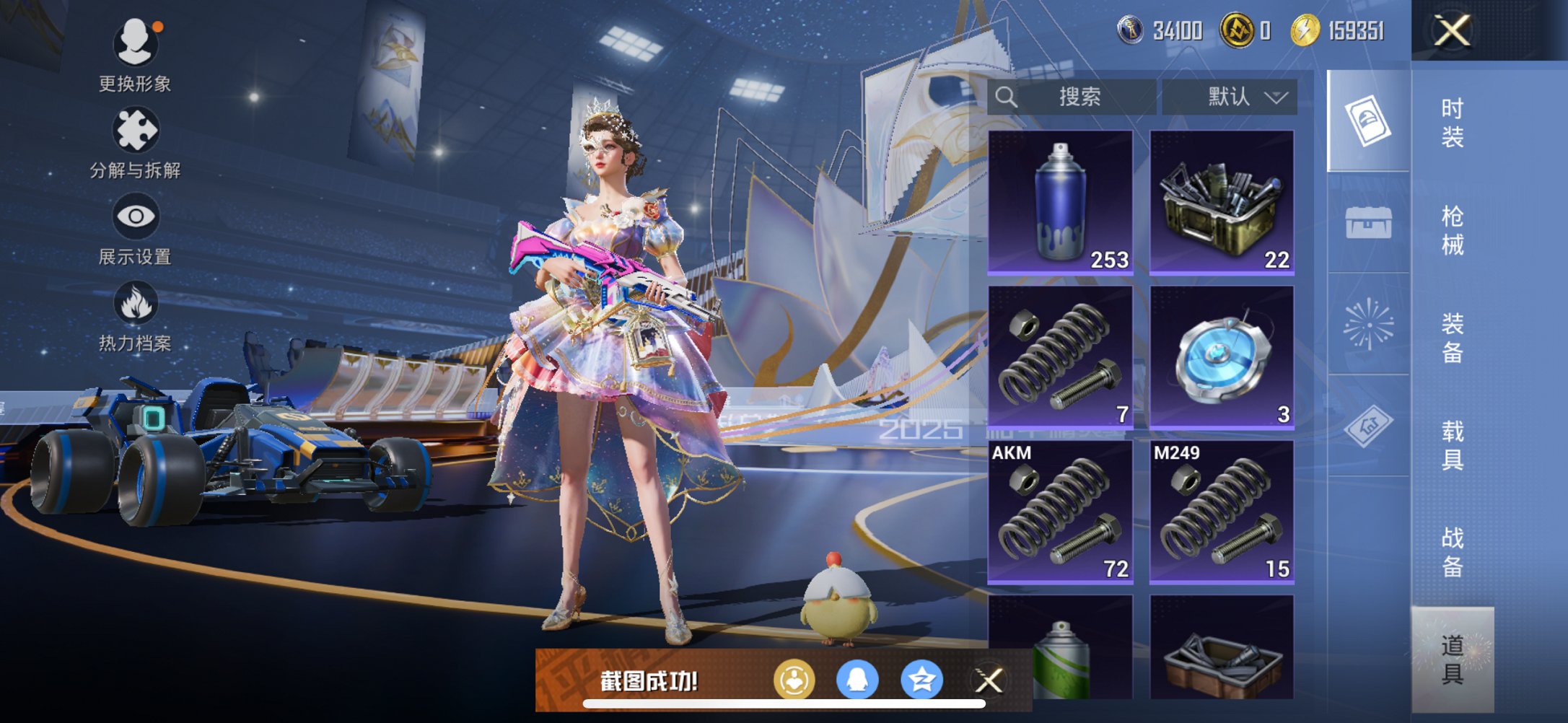
Task: Select the AKM spring parts item
Action: [1060, 512]
